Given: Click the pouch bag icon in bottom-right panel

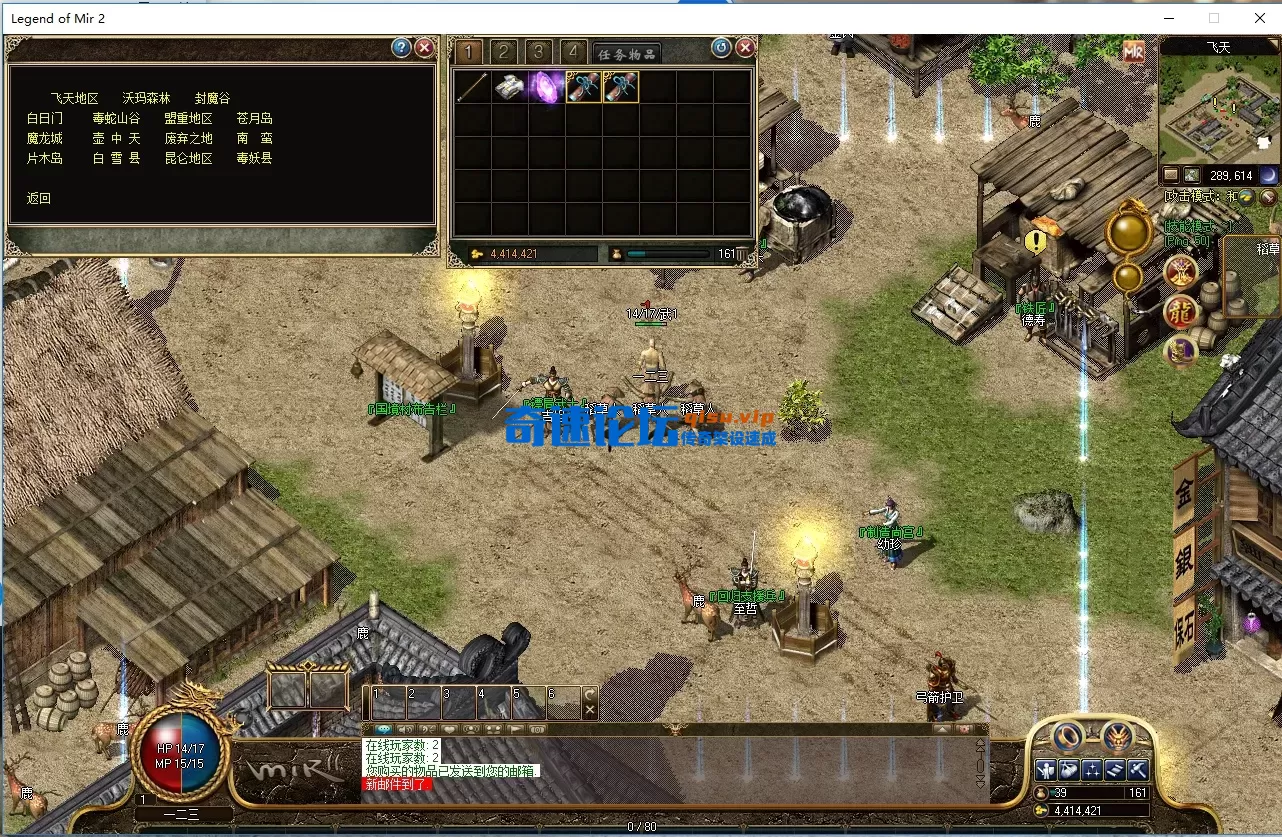Looking at the screenshot, I should click(x=1068, y=770).
